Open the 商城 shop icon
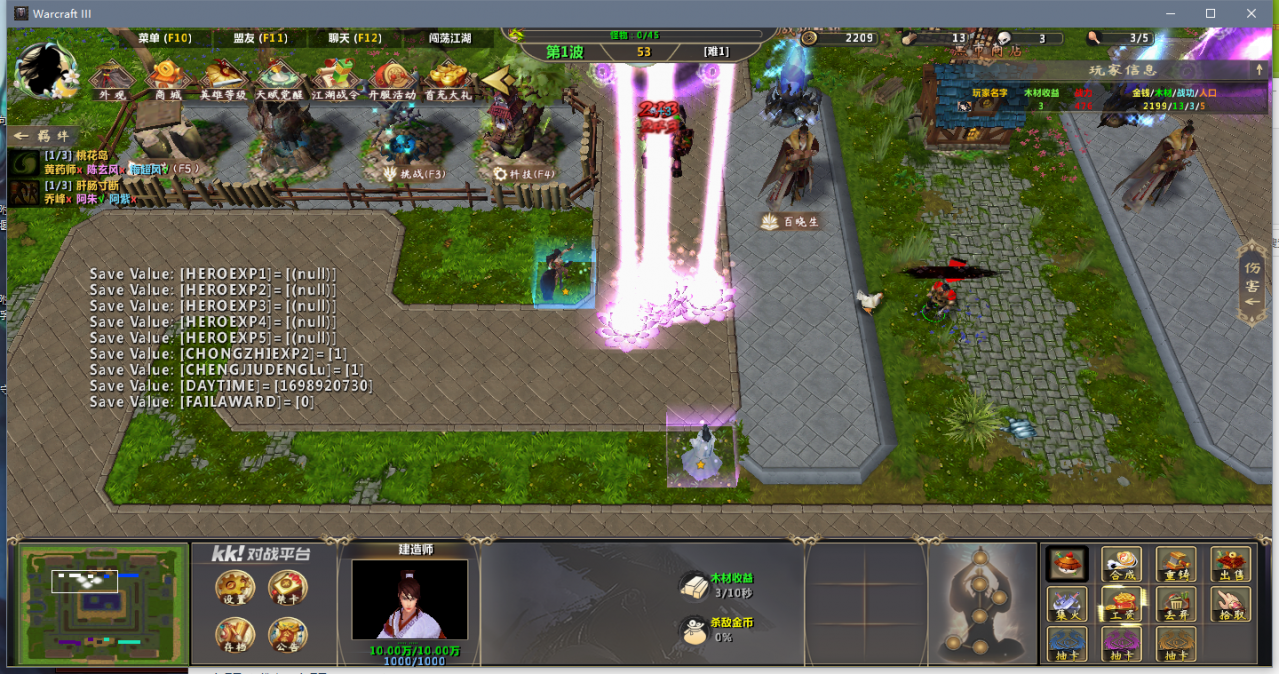Screen dimensions: 1279x674 point(168,80)
